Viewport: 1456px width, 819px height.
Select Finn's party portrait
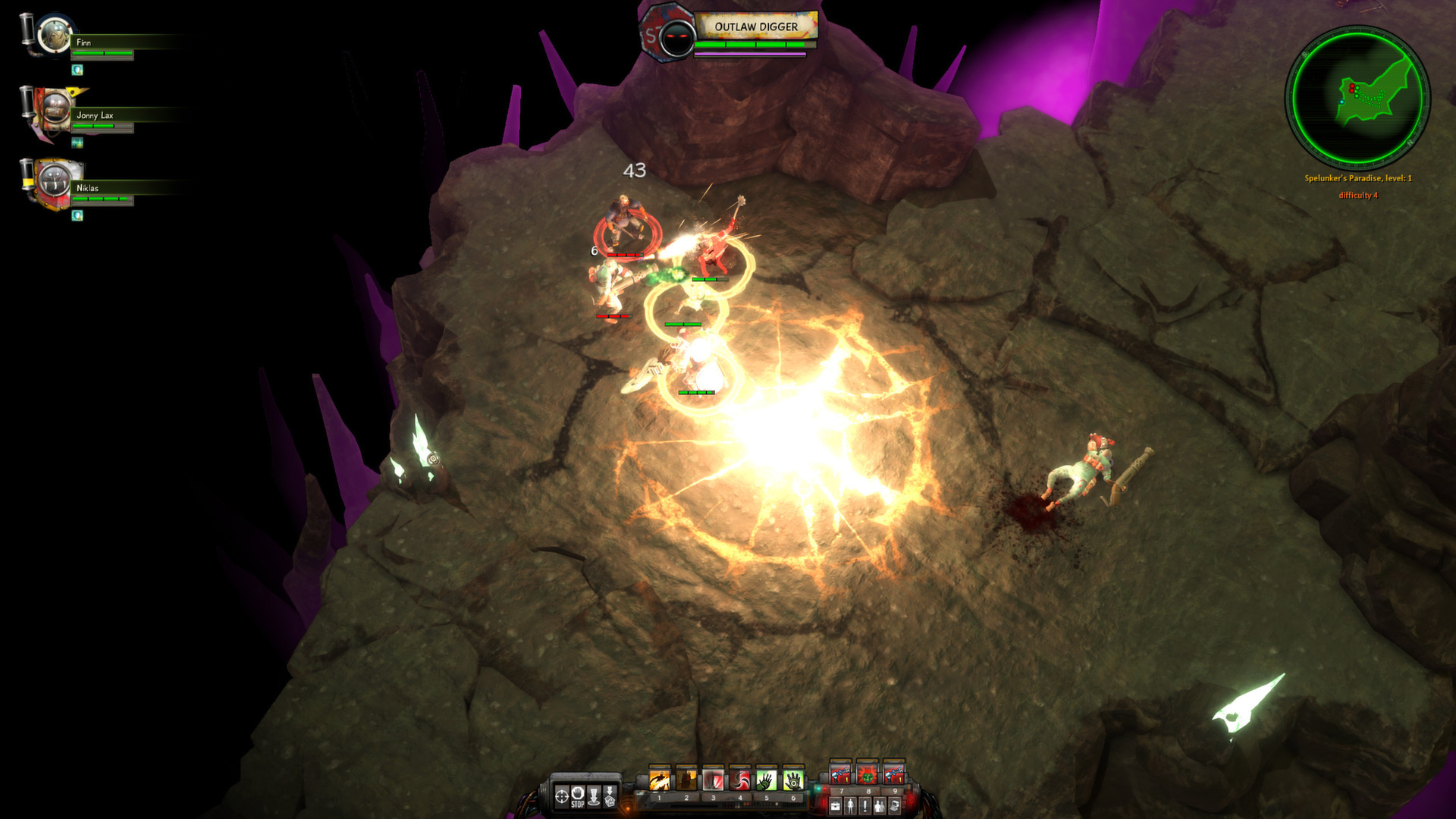click(54, 36)
